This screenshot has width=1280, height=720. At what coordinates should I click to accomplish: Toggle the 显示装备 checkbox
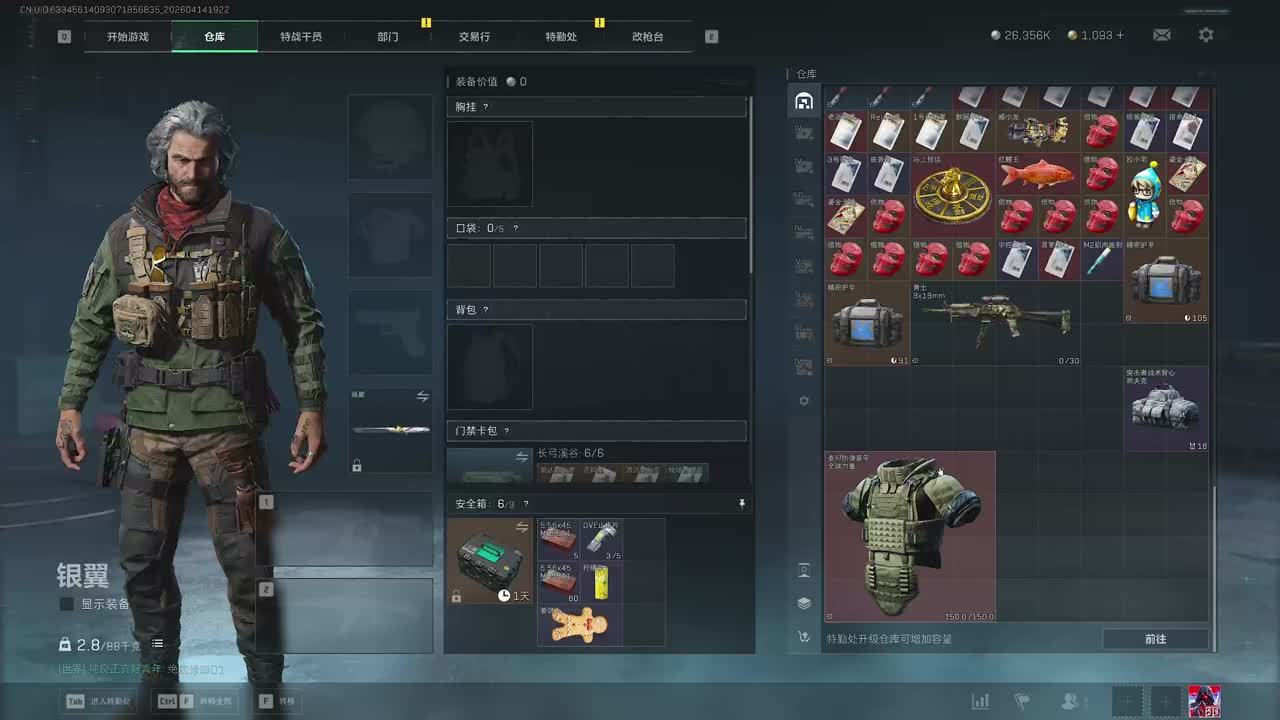tap(67, 604)
